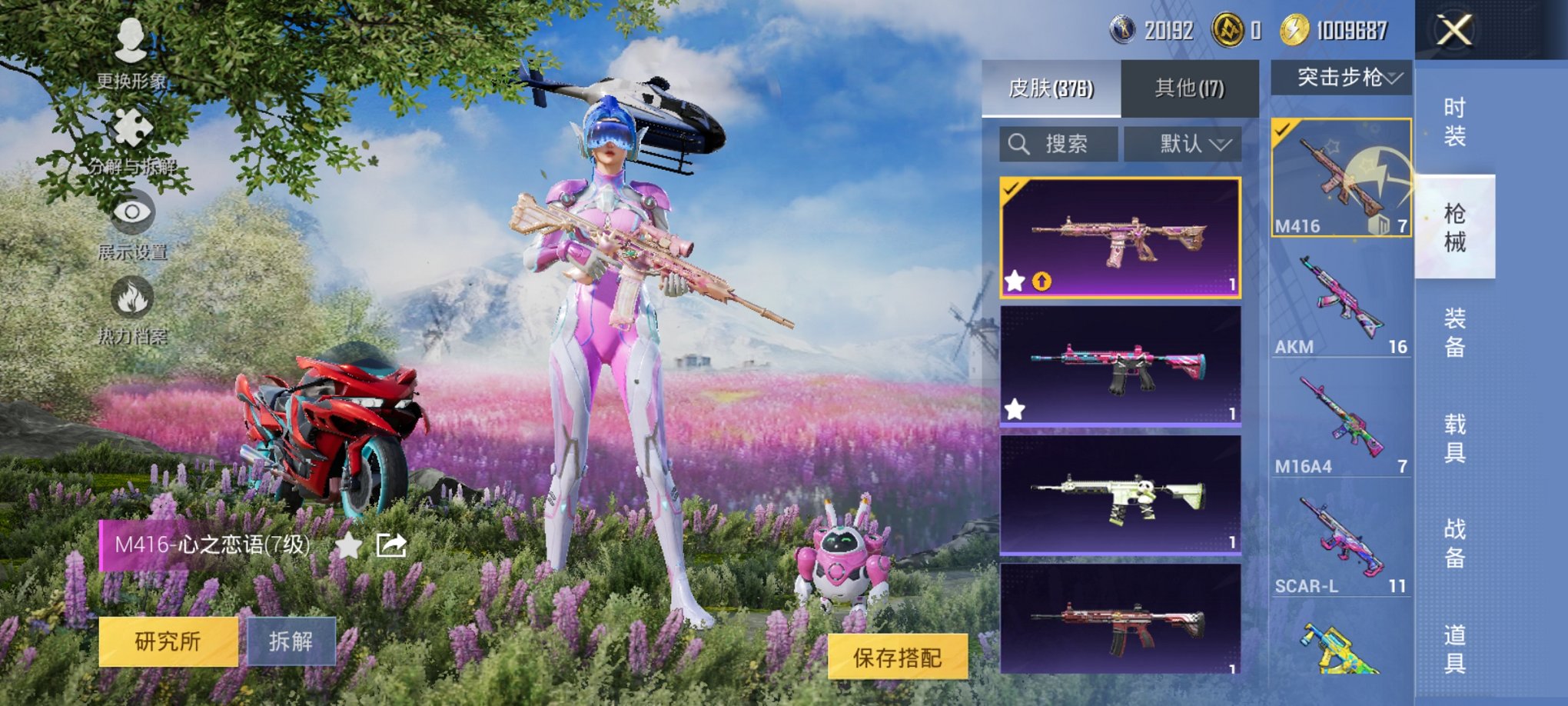This screenshot has width=1568, height=706.
Task: Open the 默认 sorting dropdown
Action: coord(1182,144)
